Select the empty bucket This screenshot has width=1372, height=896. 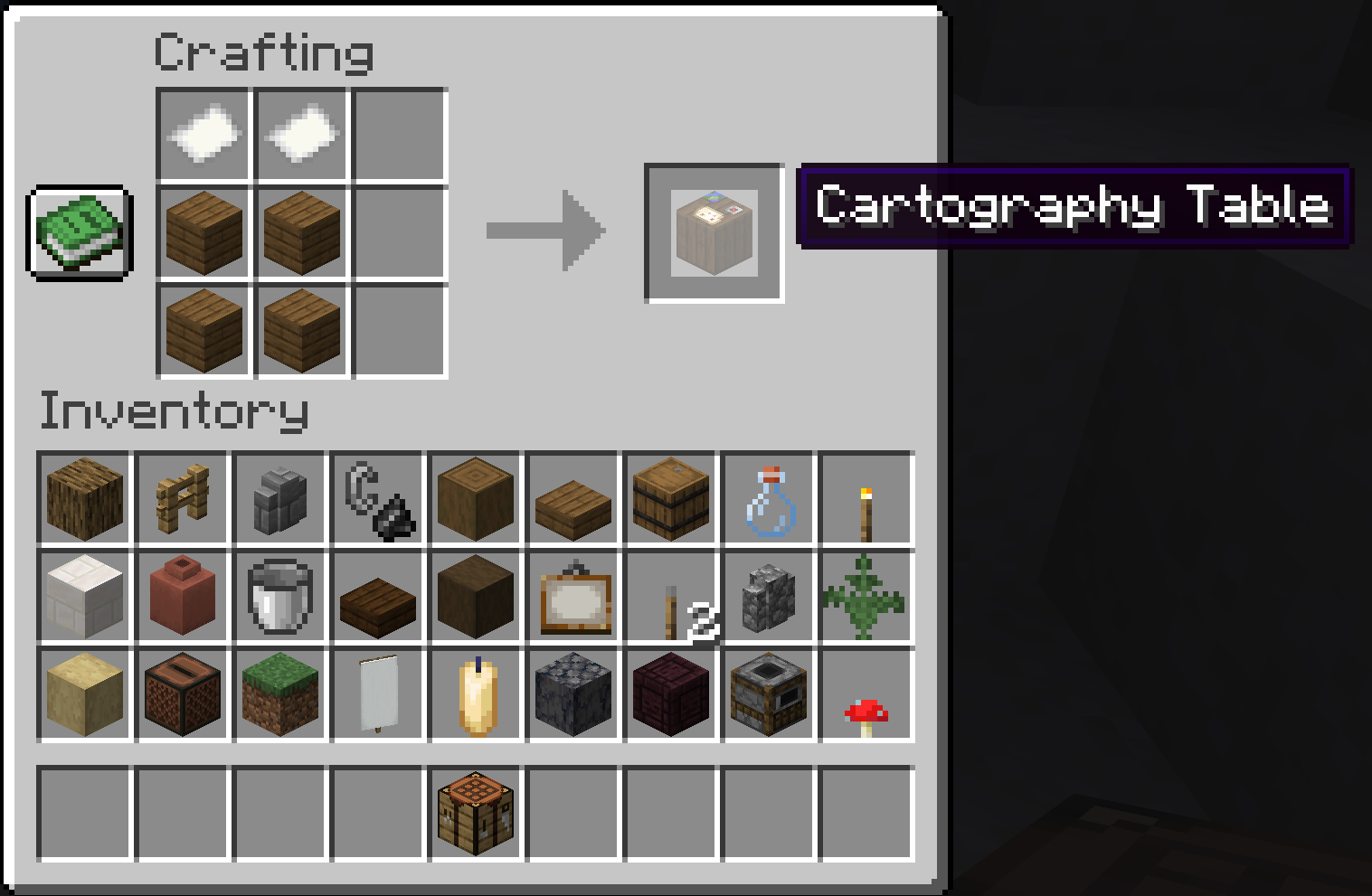(x=279, y=598)
